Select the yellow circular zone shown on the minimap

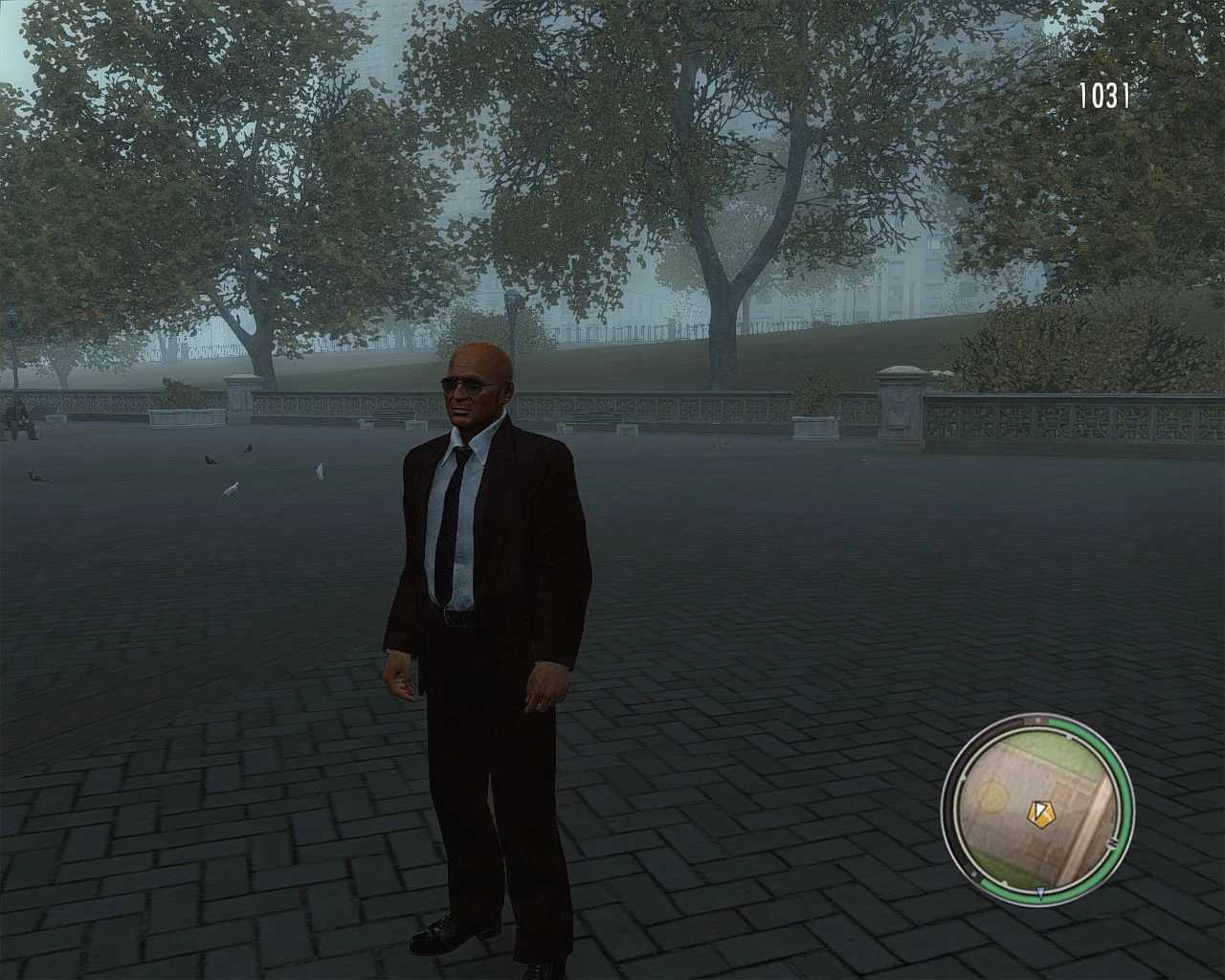991,796
